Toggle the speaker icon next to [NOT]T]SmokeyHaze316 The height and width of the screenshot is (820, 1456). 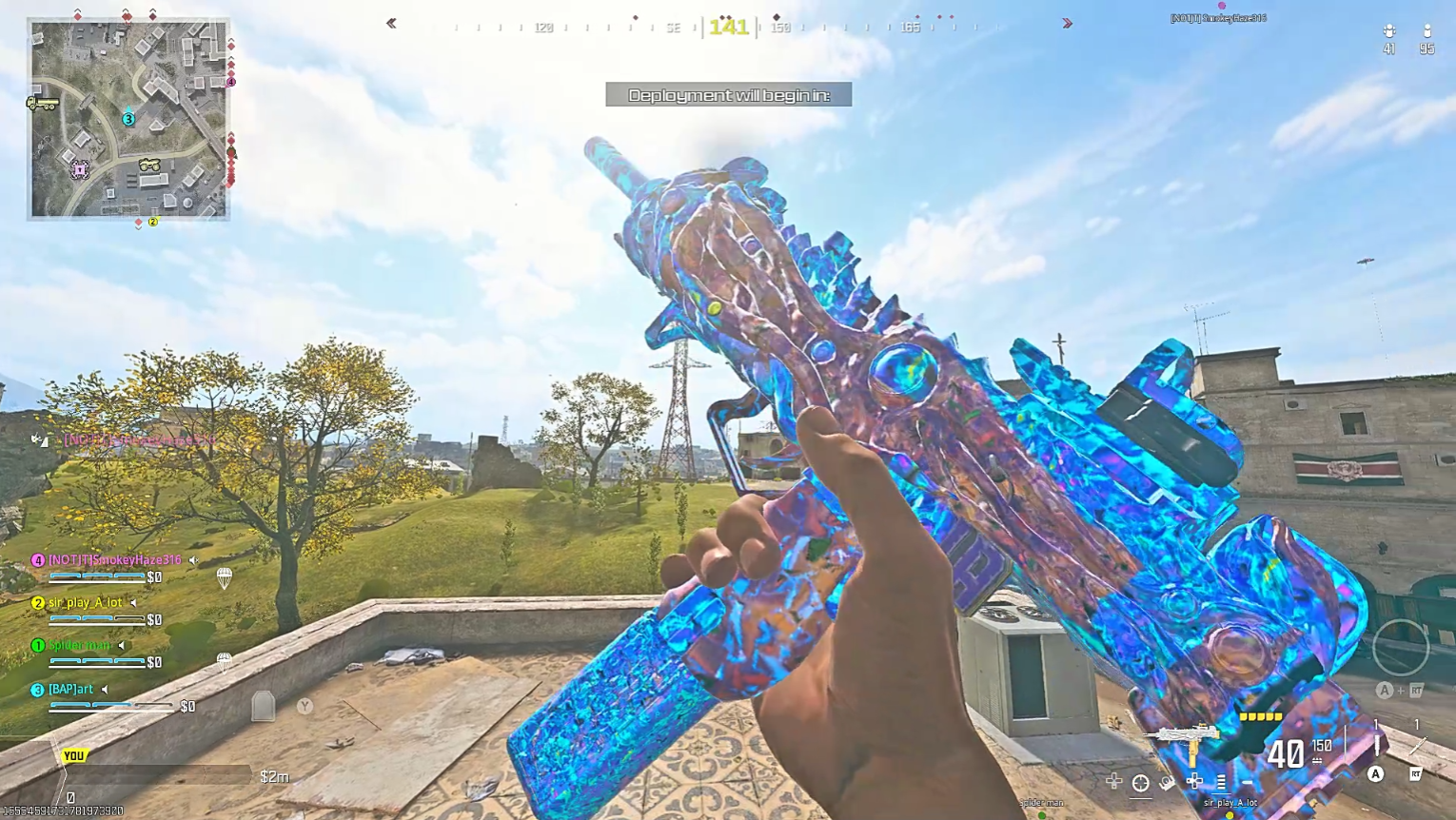pos(194,560)
